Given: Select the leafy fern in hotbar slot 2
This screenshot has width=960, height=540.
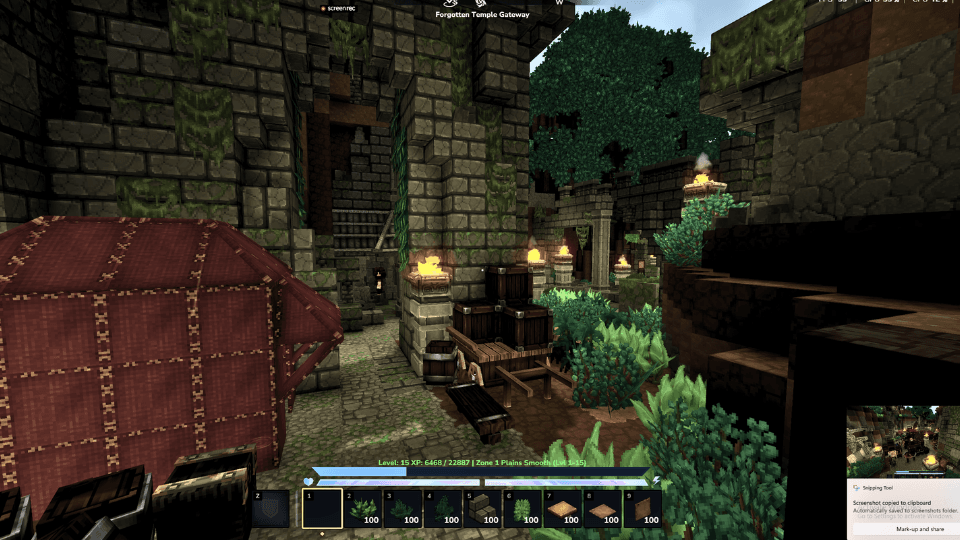Looking at the screenshot, I should click(x=363, y=508).
